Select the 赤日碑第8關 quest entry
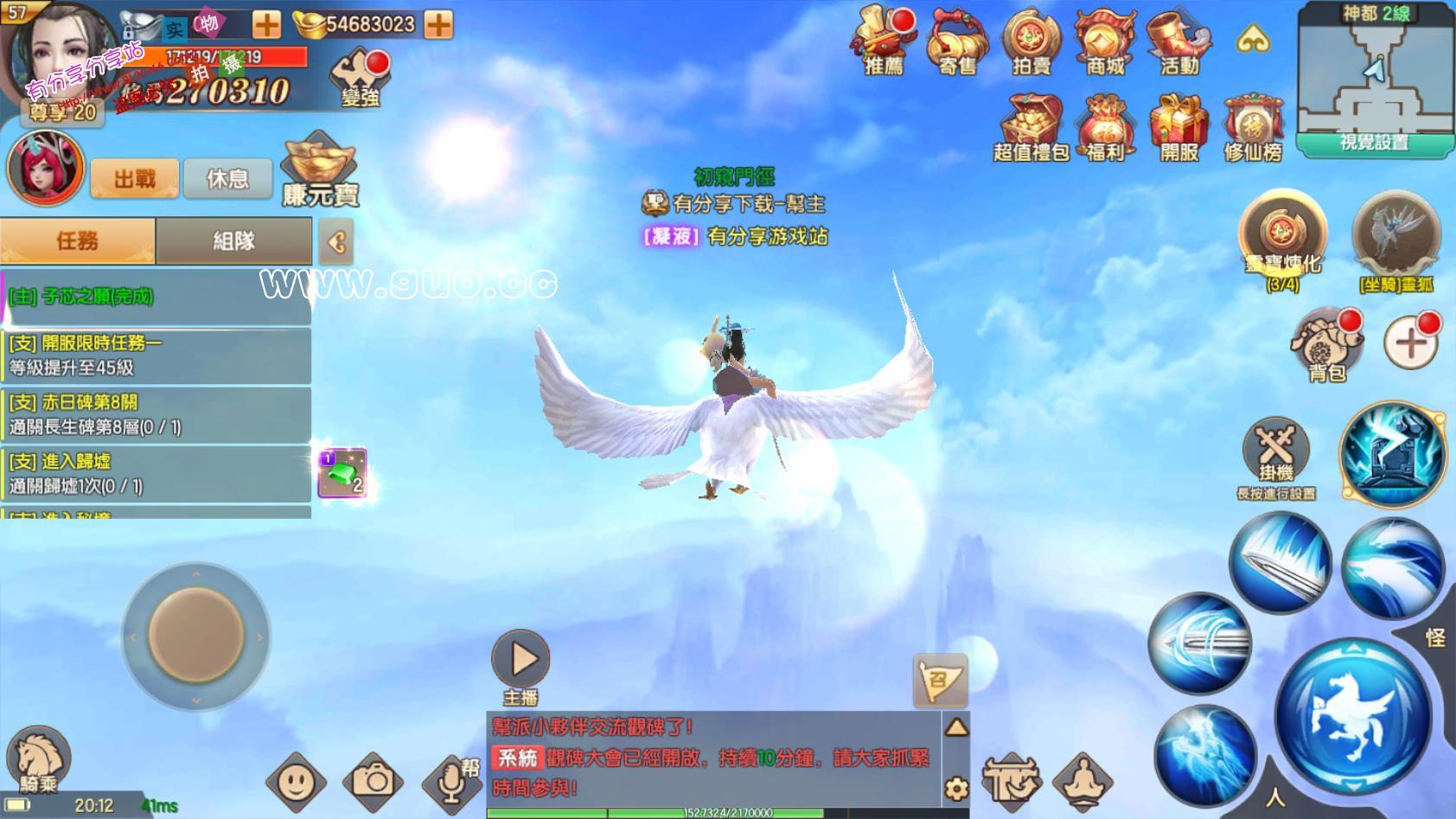The height and width of the screenshot is (819, 1456). tap(156, 414)
